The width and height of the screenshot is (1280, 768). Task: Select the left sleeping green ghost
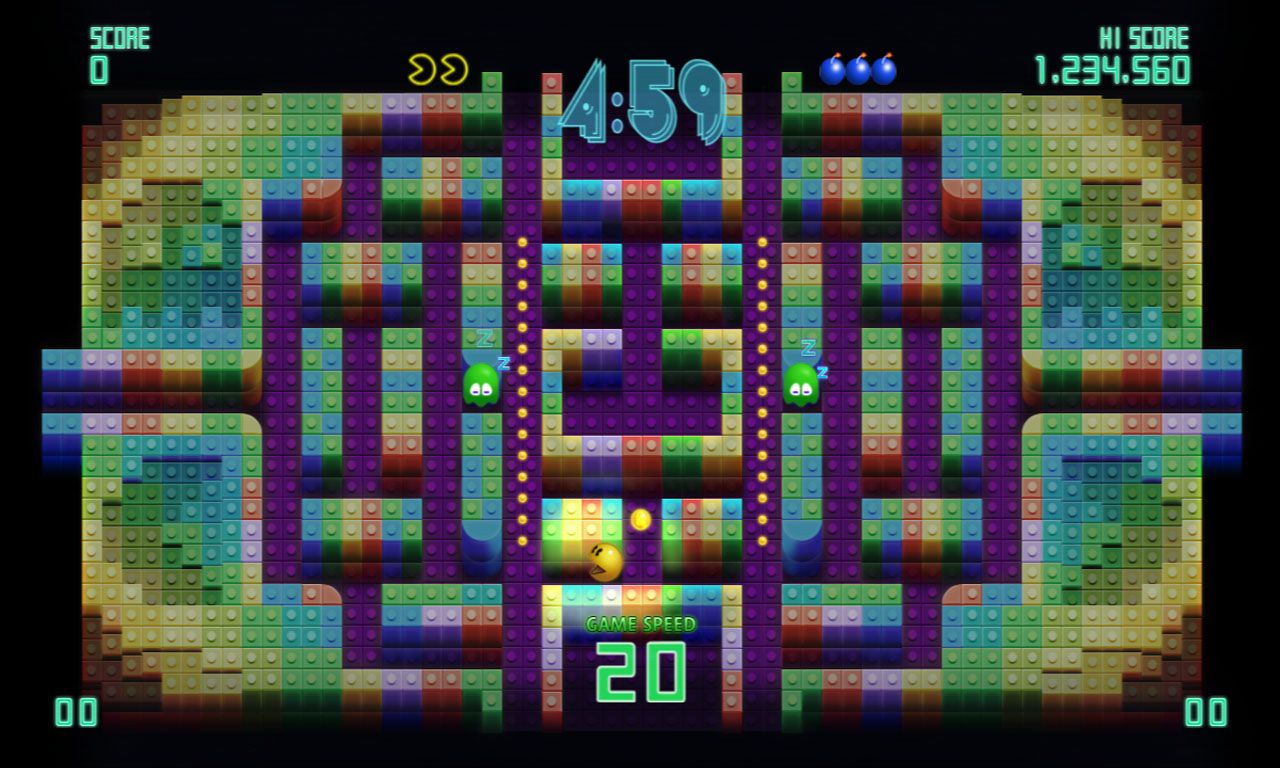click(480, 385)
